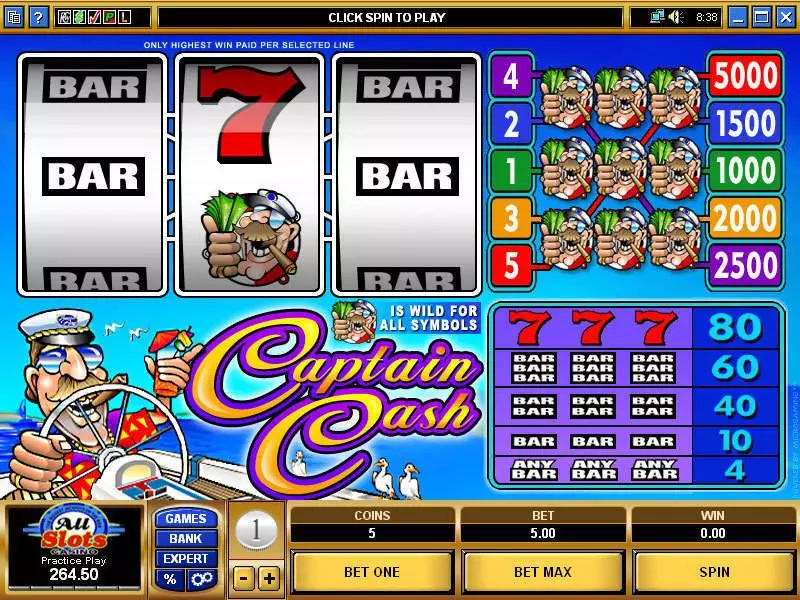Open the percent statistics button

[171, 579]
